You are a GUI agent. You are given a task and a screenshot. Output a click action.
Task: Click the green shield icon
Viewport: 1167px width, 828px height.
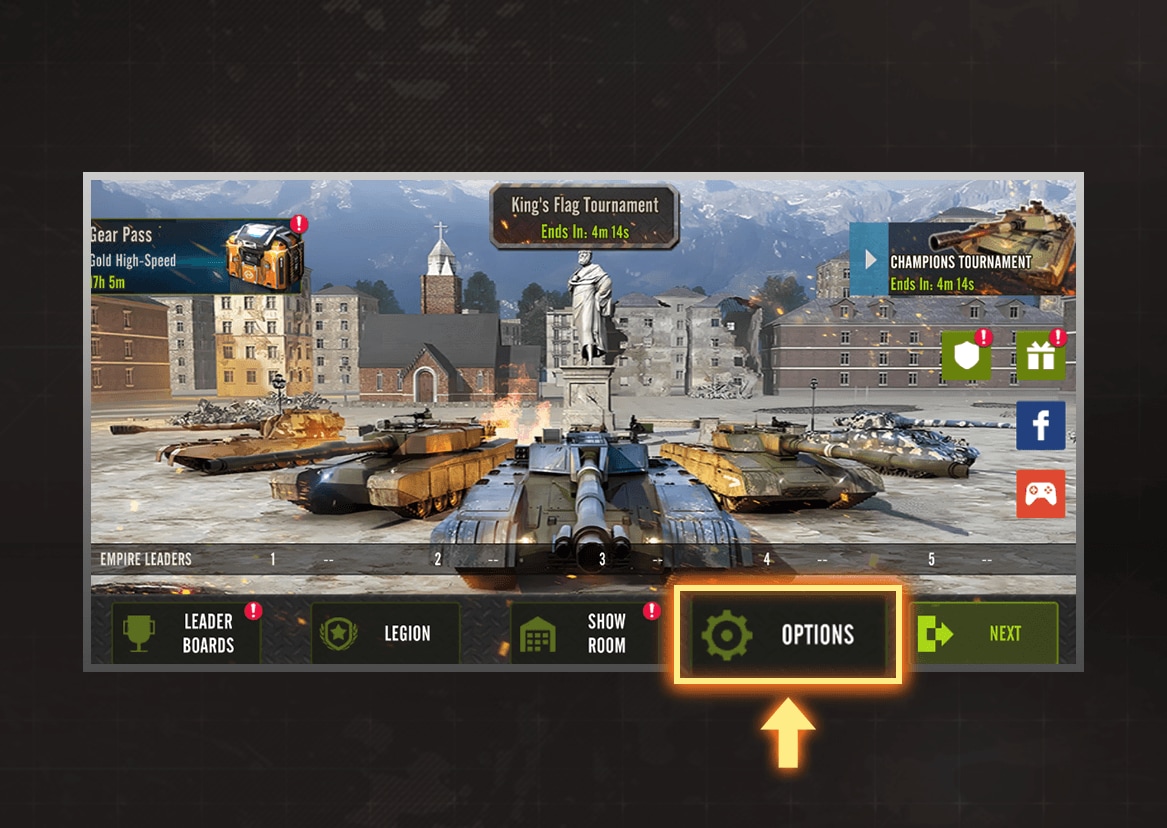966,356
